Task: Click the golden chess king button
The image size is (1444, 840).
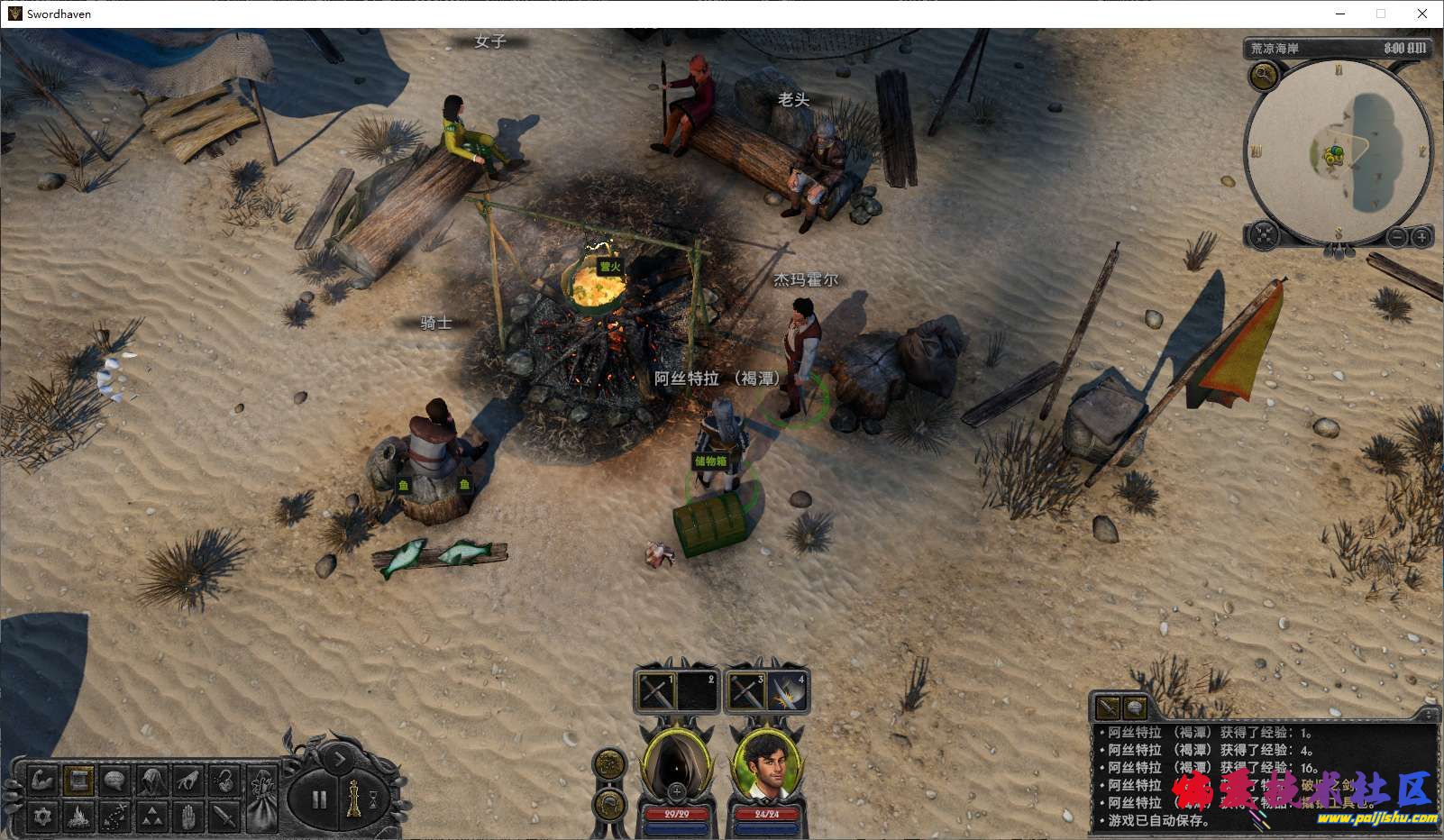Action: 353,799
